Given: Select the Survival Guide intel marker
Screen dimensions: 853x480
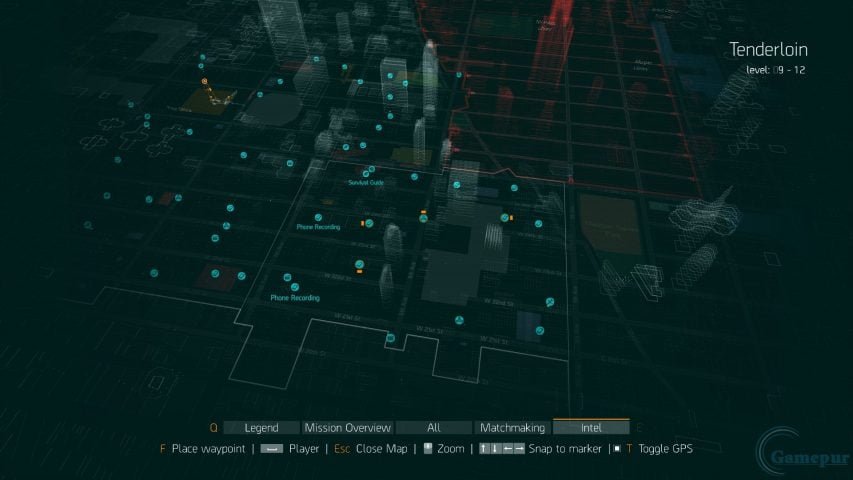Looking at the screenshot, I should [x=370, y=171].
